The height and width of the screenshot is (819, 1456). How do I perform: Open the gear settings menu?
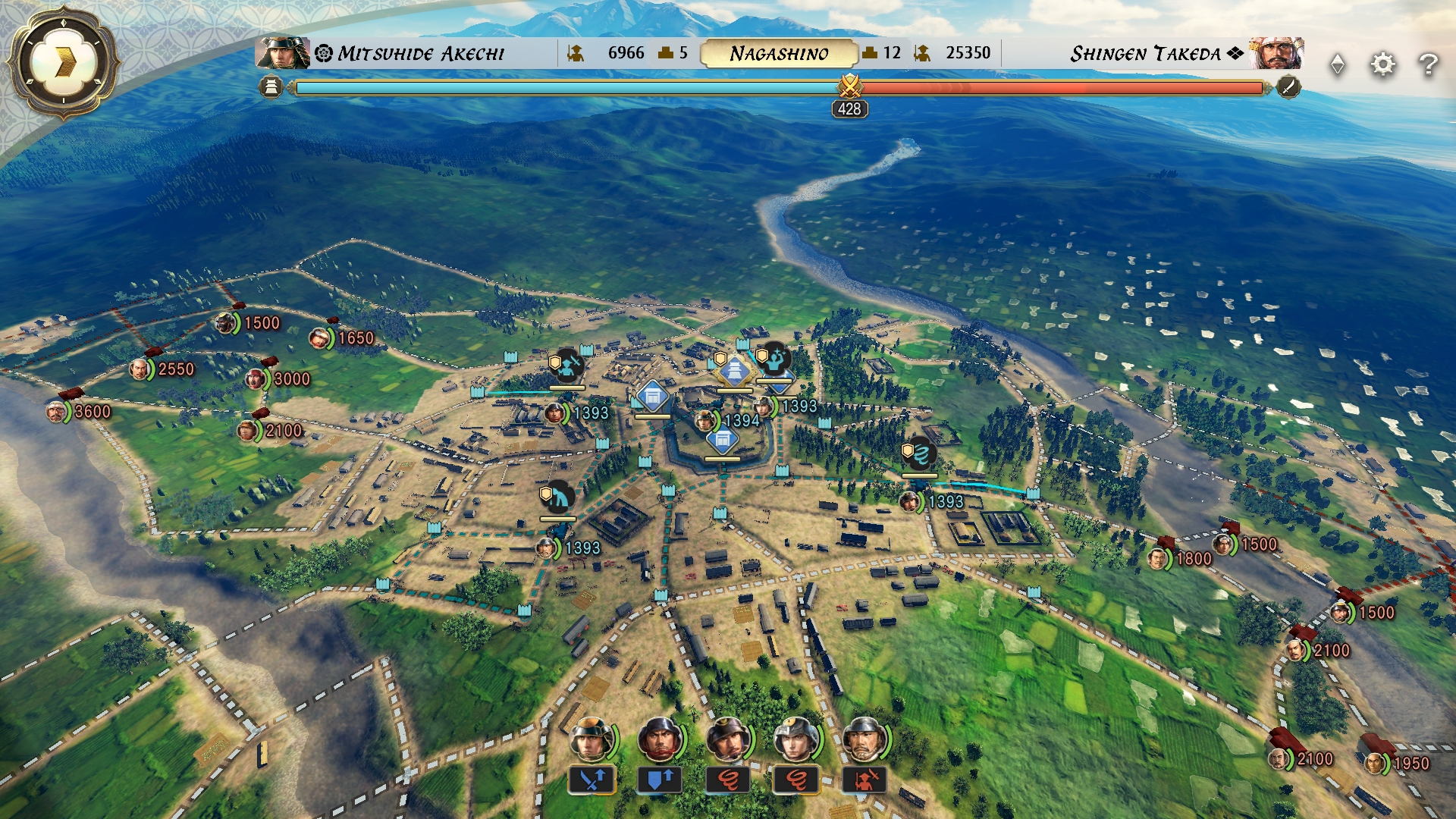click(1382, 64)
